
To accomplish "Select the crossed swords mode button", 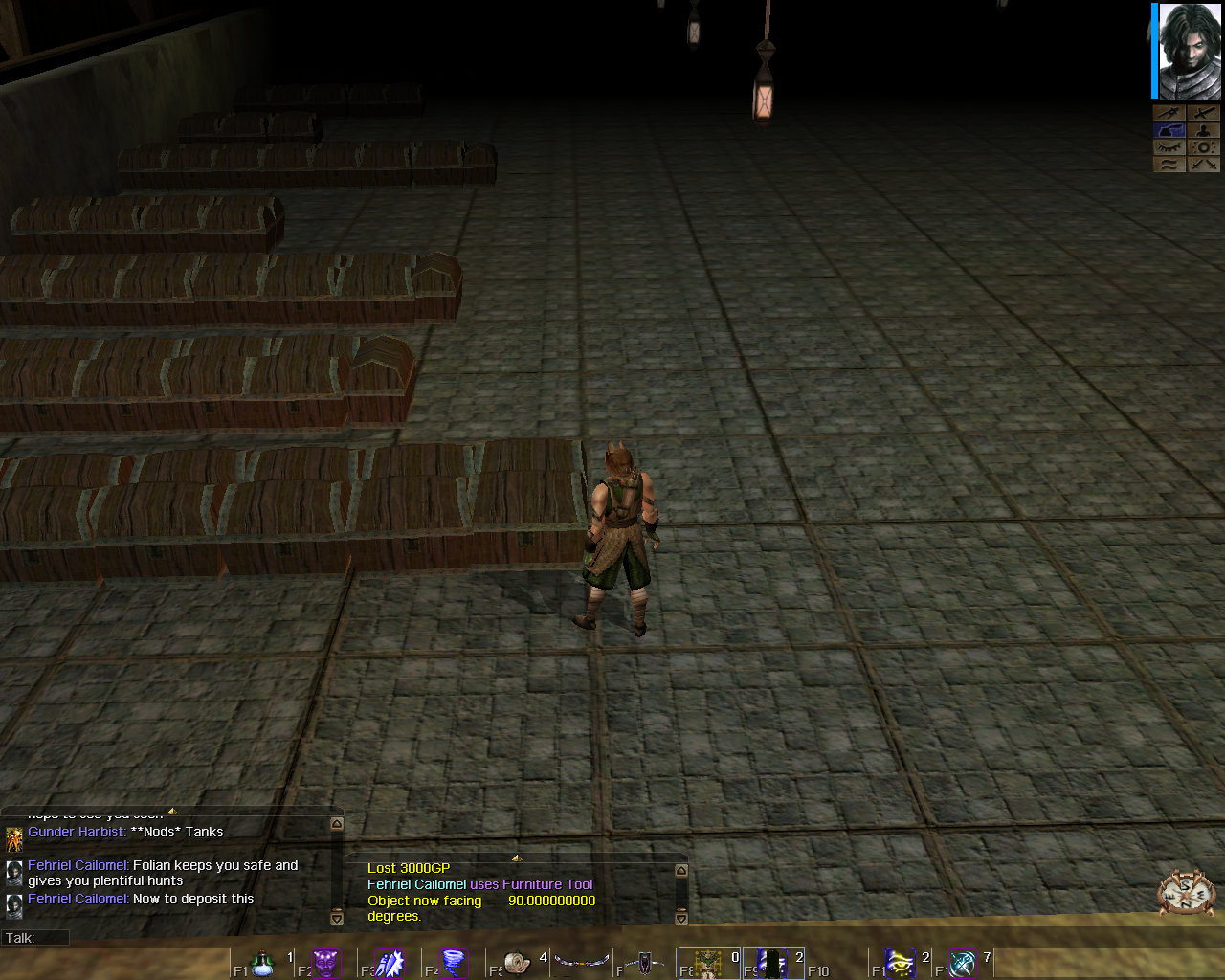I will click(1203, 165).
